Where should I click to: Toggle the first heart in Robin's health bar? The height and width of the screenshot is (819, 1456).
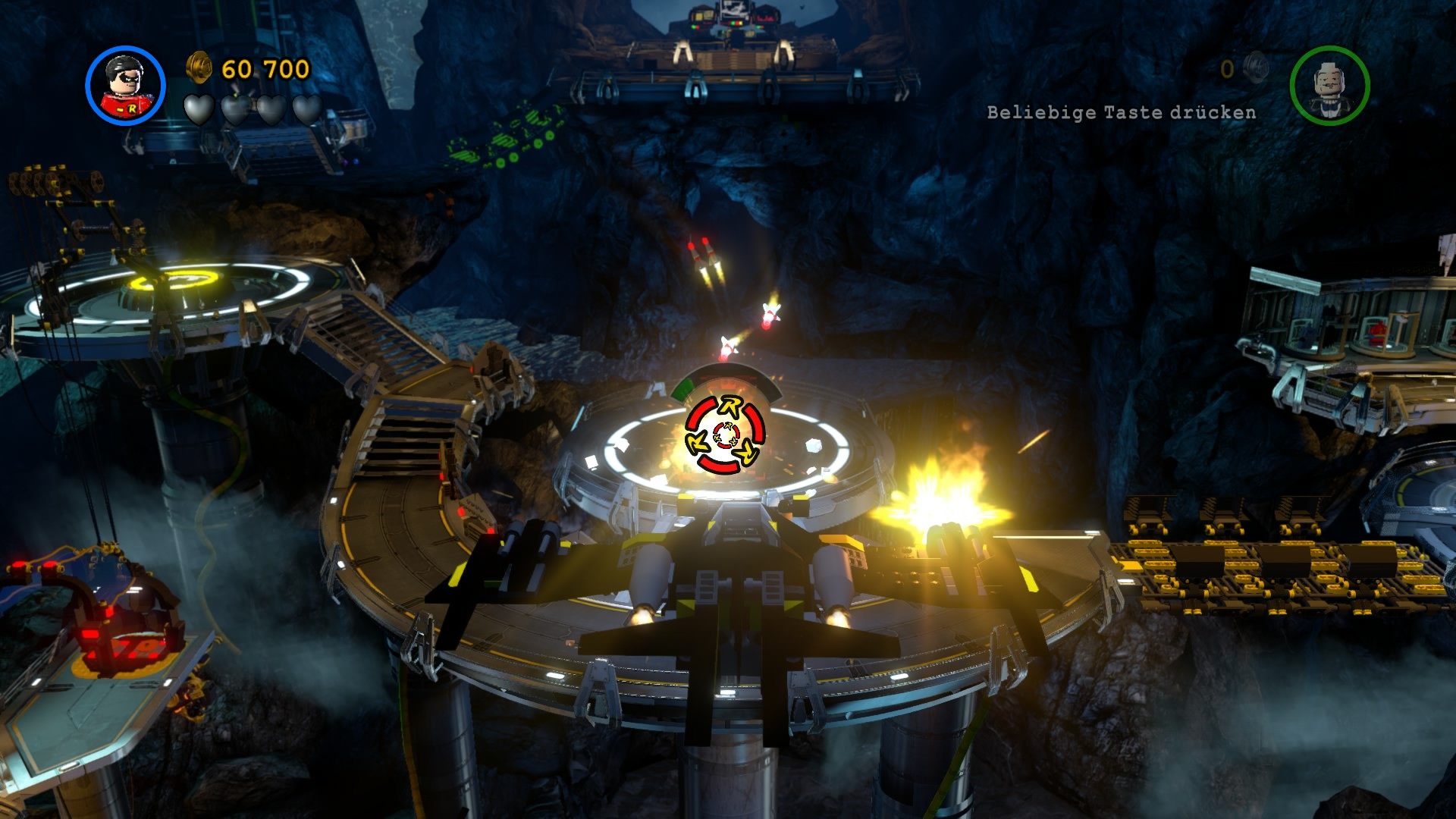[198, 110]
